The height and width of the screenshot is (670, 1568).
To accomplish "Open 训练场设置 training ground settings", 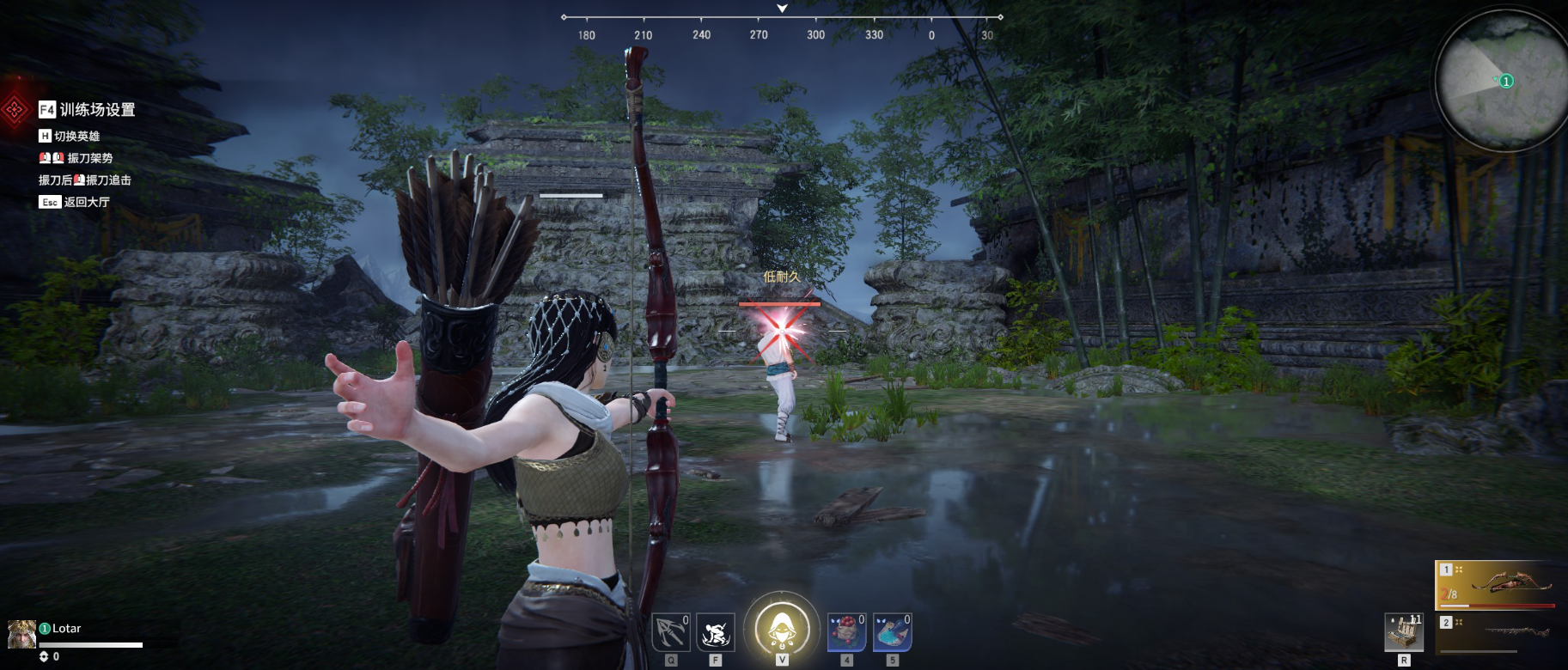I will 96,110.
